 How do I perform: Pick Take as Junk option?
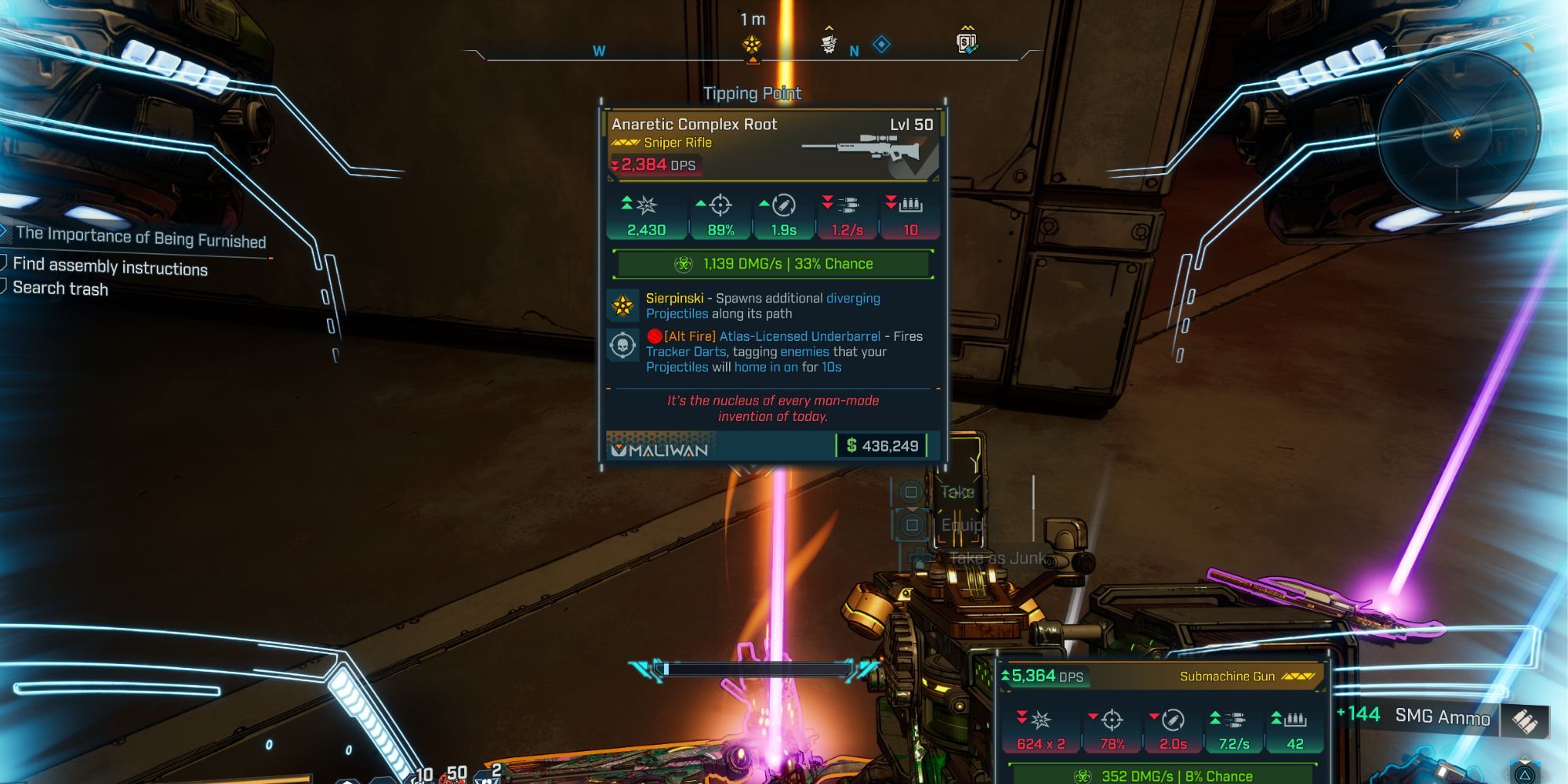[996, 558]
